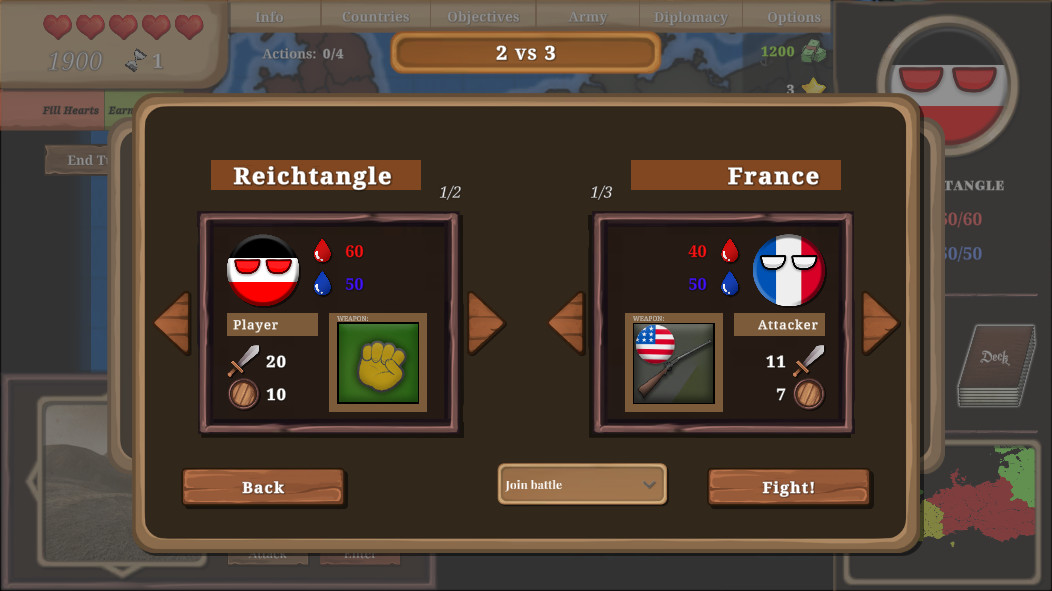Show next France unit with right arrow

pyautogui.click(x=880, y=322)
